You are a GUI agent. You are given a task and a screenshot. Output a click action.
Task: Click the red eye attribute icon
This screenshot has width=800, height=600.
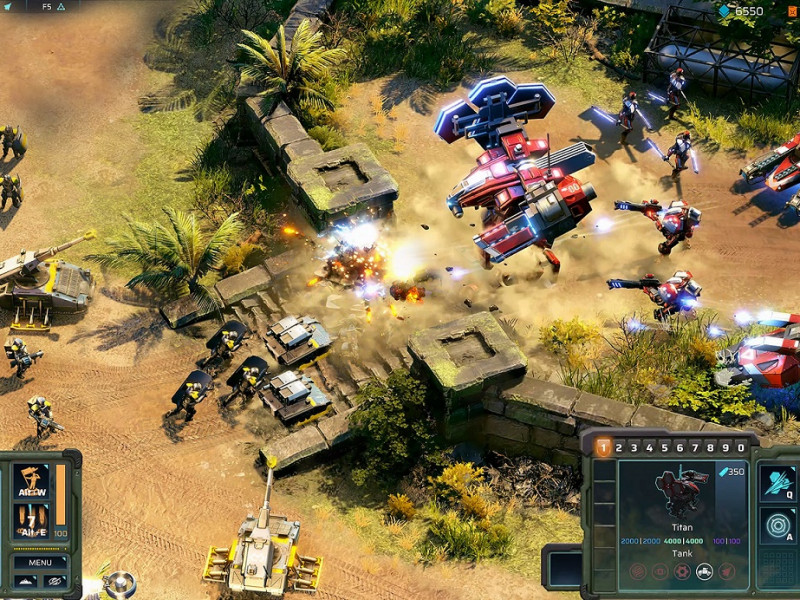coord(660,571)
